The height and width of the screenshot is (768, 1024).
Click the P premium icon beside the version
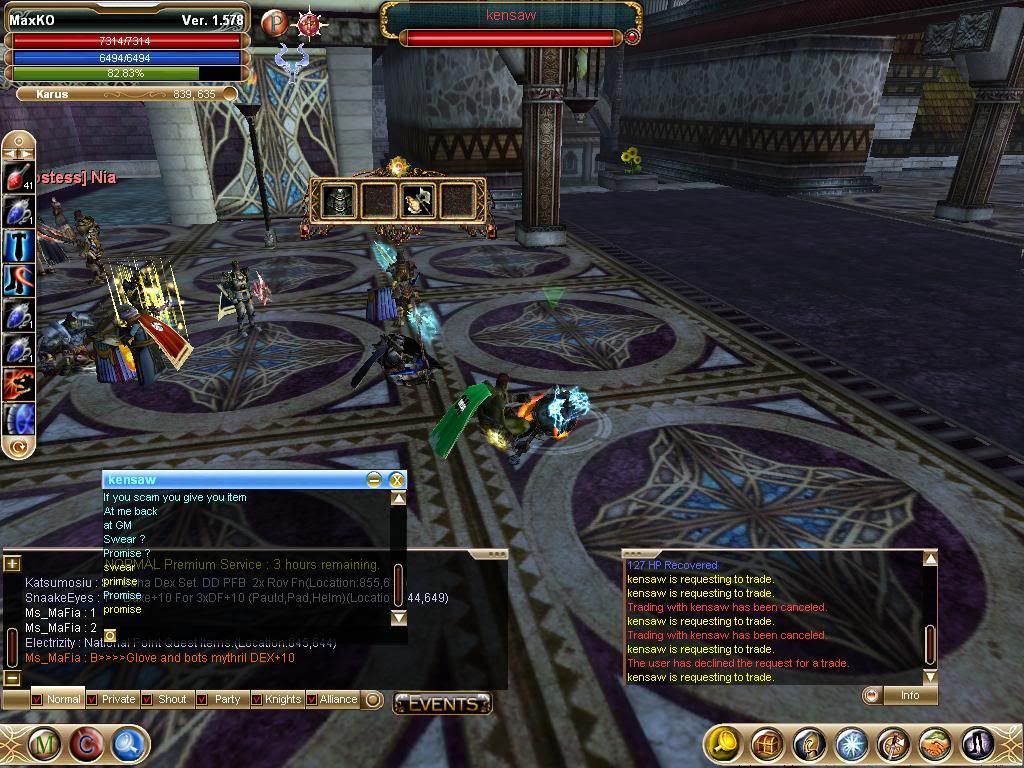(x=274, y=22)
